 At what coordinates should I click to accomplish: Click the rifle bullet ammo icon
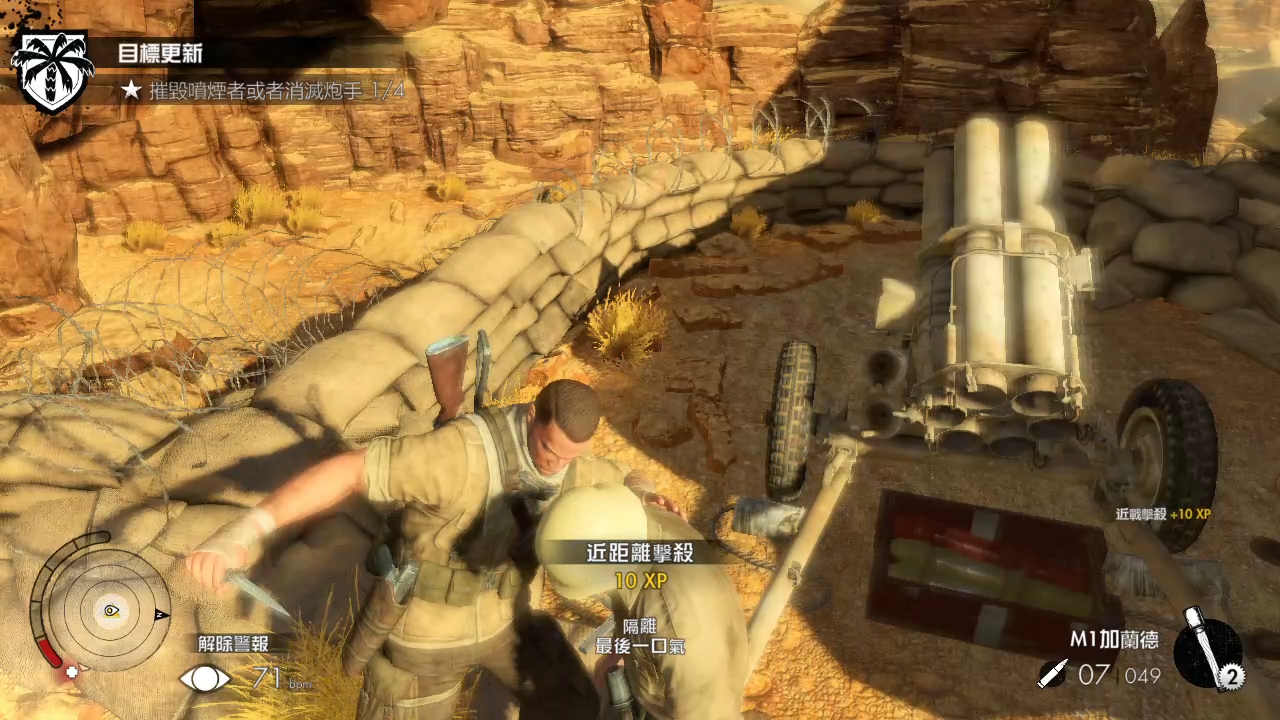[x=1052, y=675]
